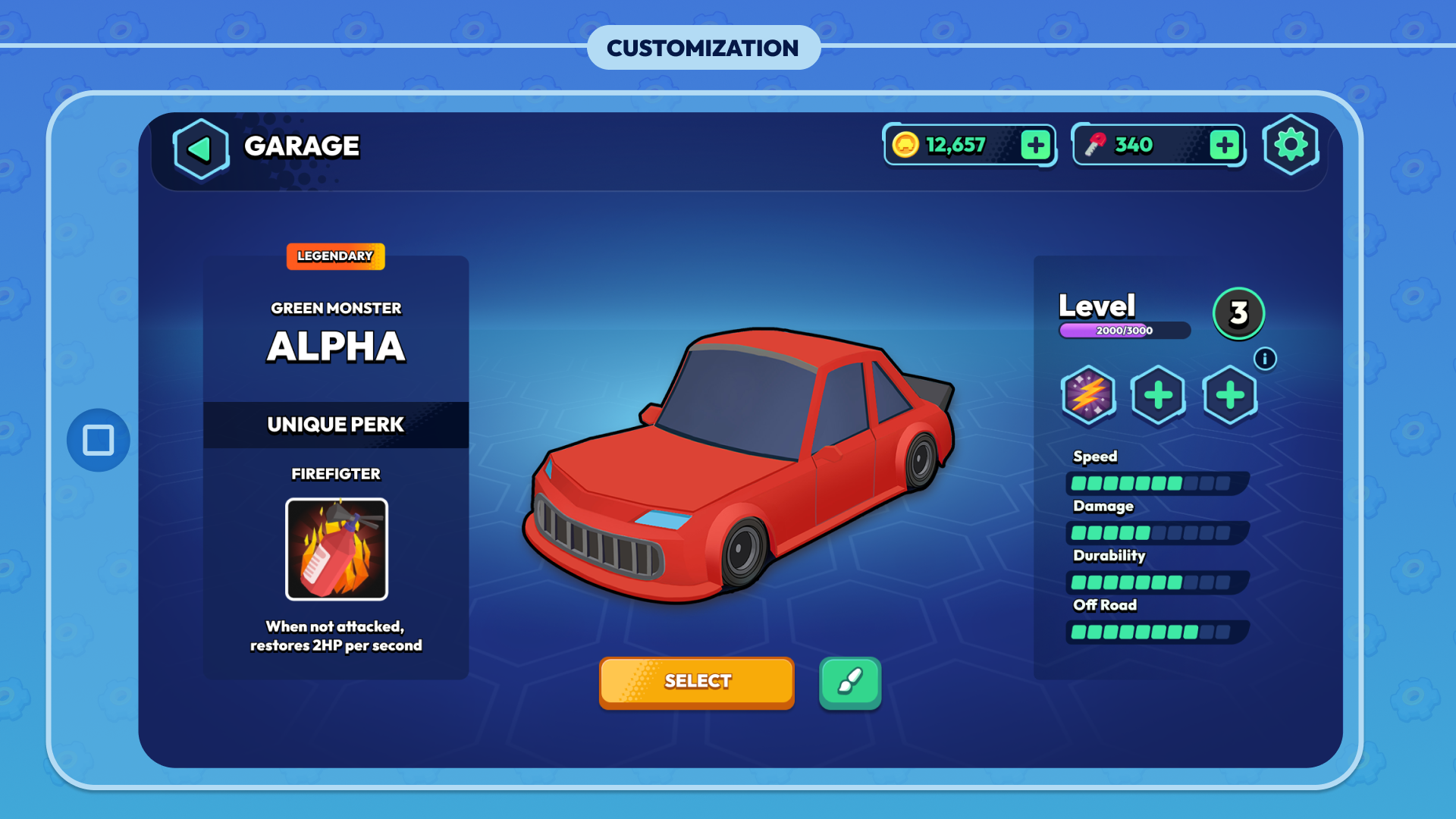Click the Firefighter perk icon
Screen dimensions: 1456x819
[x=336, y=549]
